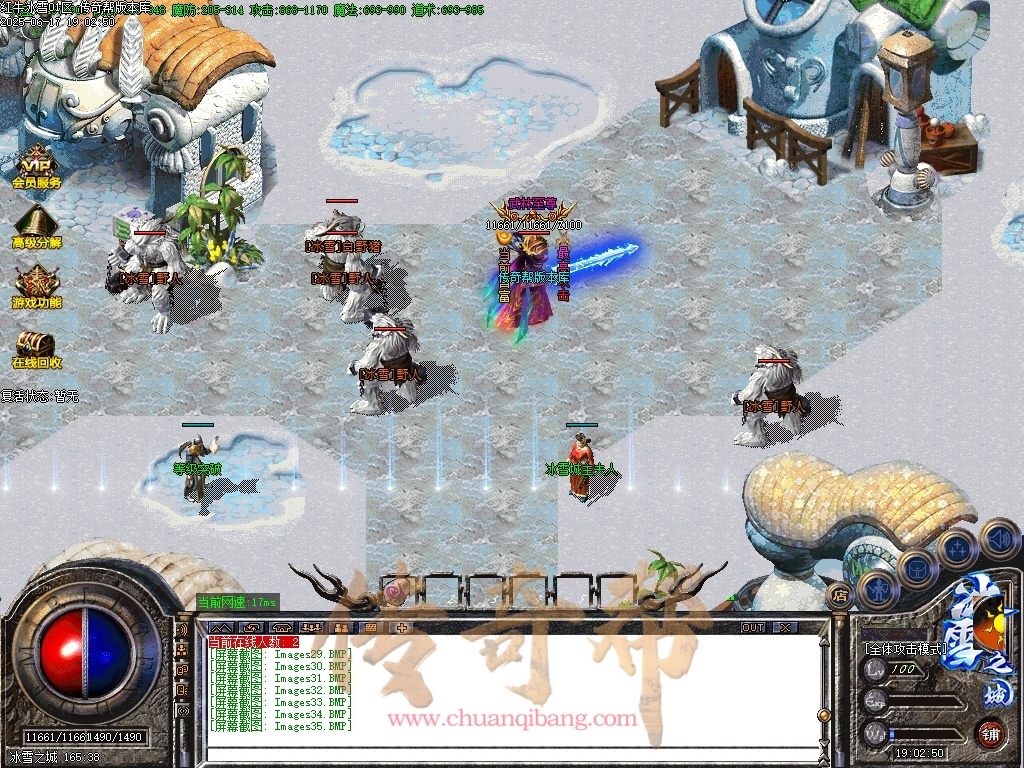Click the minimap mountain icon on chat toolbar
The width and height of the screenshot is (1024, 768).
pos(224,628)
